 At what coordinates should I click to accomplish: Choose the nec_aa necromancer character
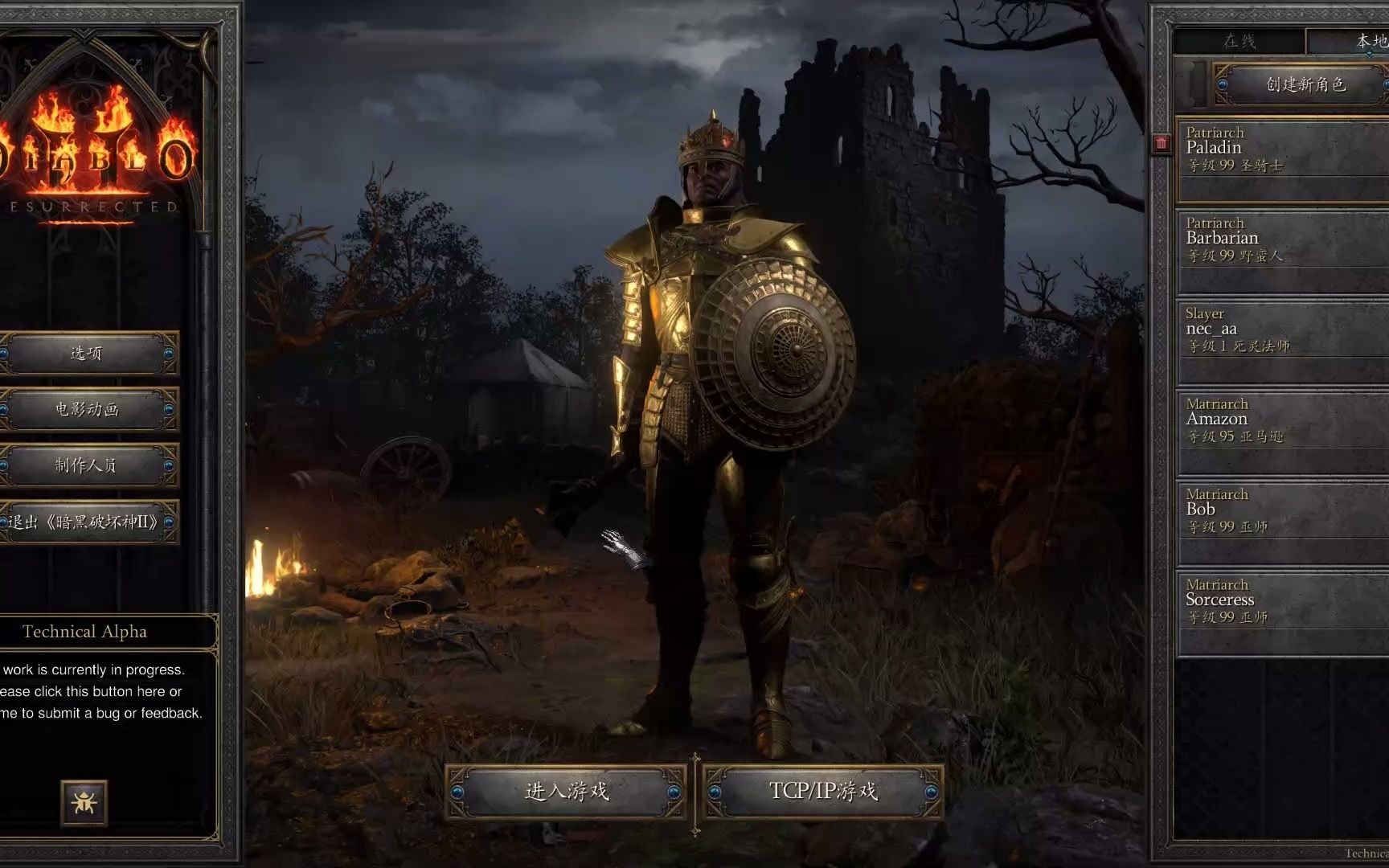pyautogui.click(x=1282, y=340)
